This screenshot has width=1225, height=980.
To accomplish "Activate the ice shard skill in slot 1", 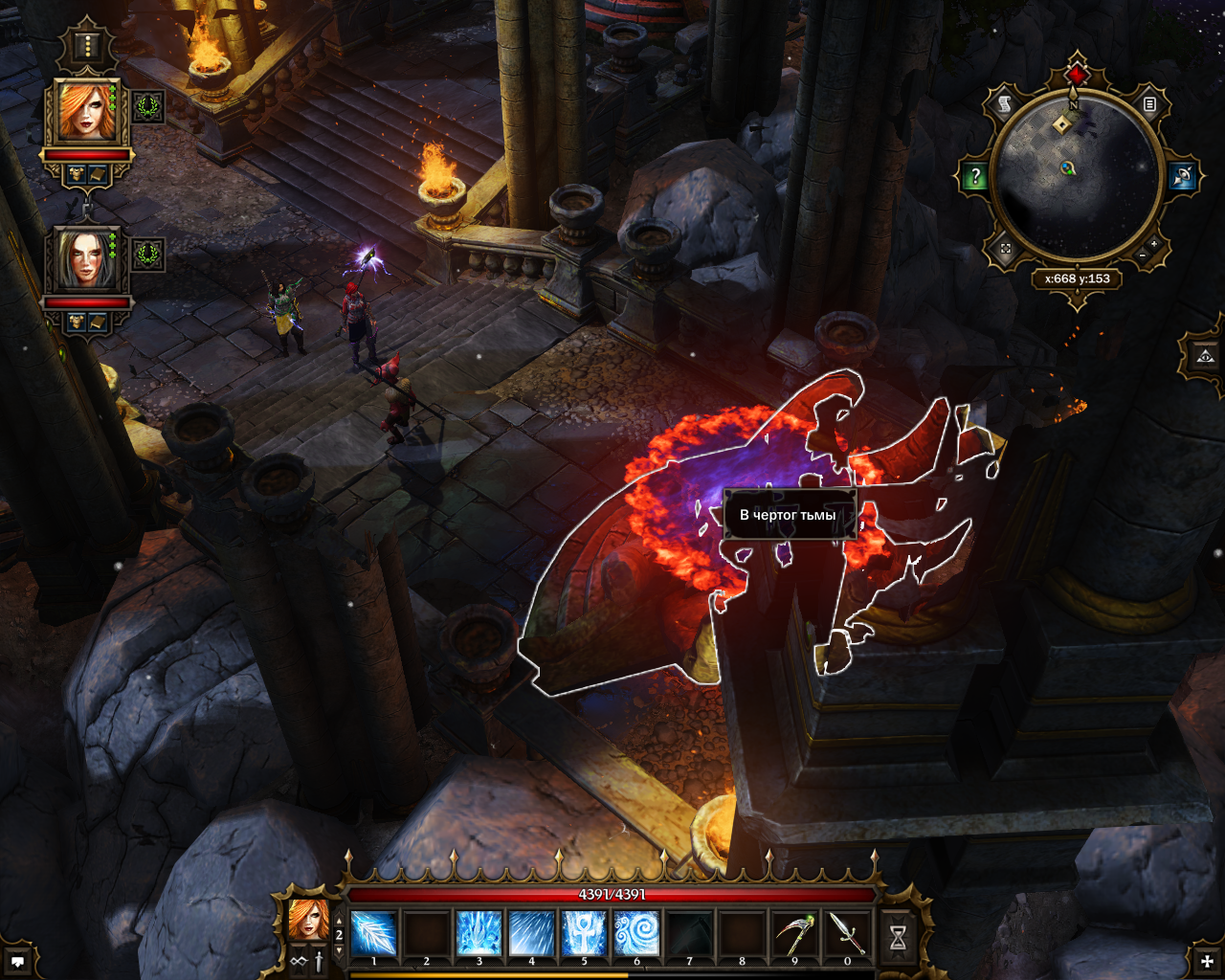I will point(374,932).
